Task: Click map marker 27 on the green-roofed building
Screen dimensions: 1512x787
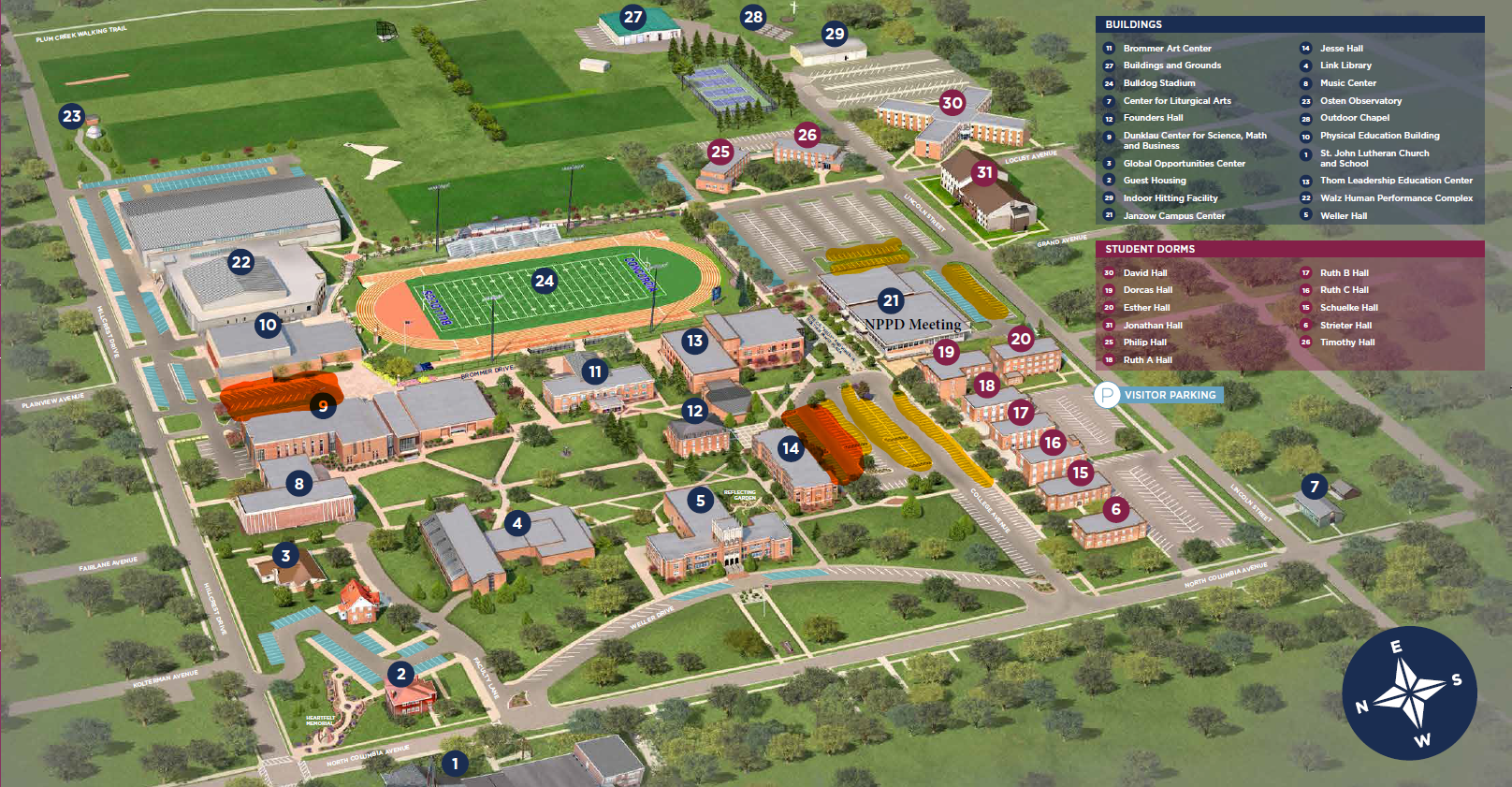Action: 633,17
